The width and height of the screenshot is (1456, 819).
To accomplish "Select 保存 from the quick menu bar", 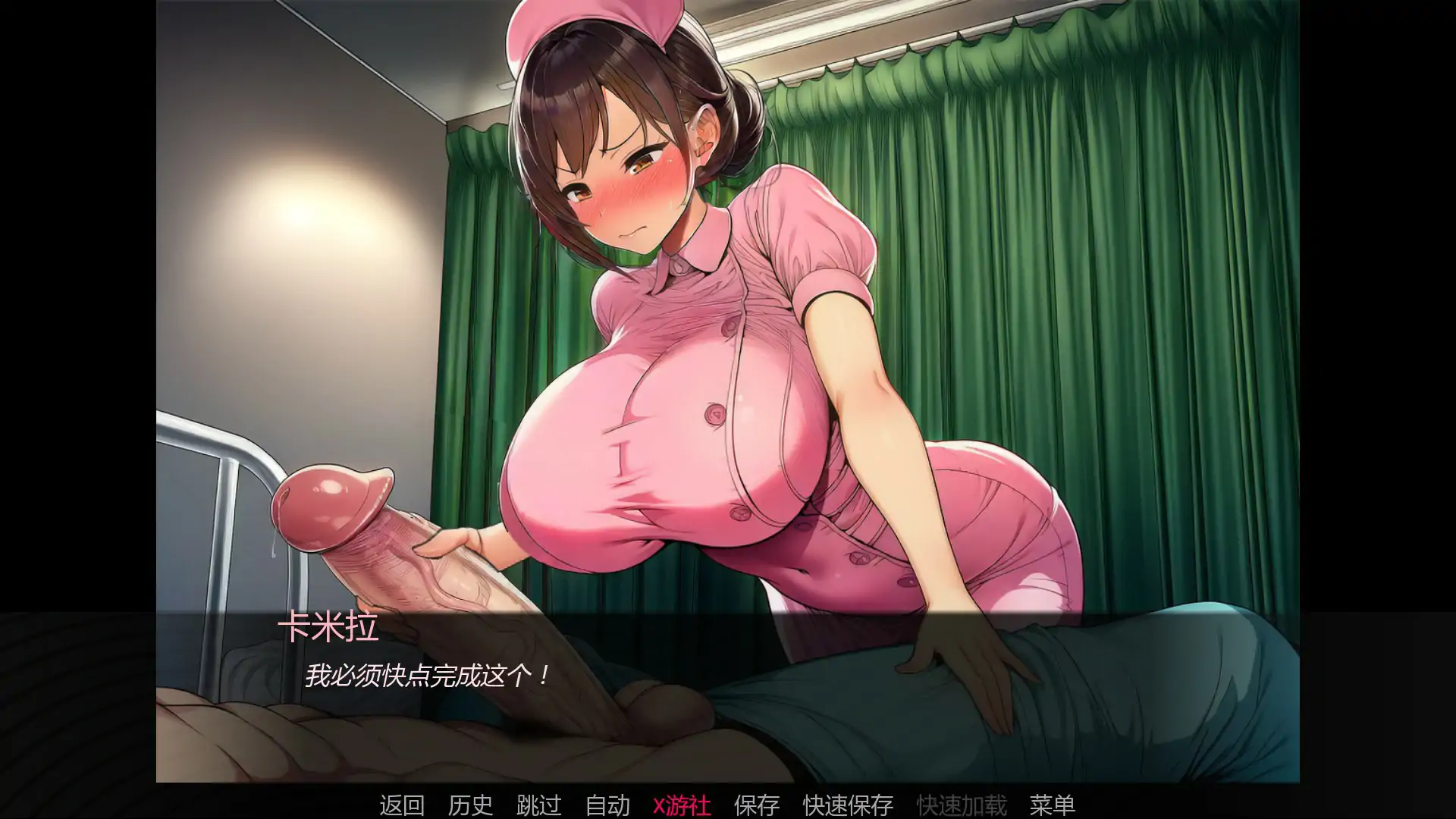I will click(756, 806).
